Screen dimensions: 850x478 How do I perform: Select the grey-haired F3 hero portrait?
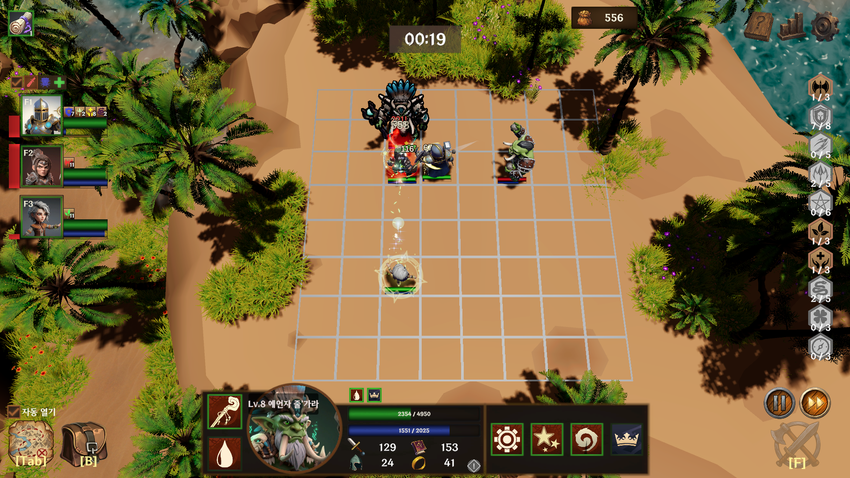point(42,217)
